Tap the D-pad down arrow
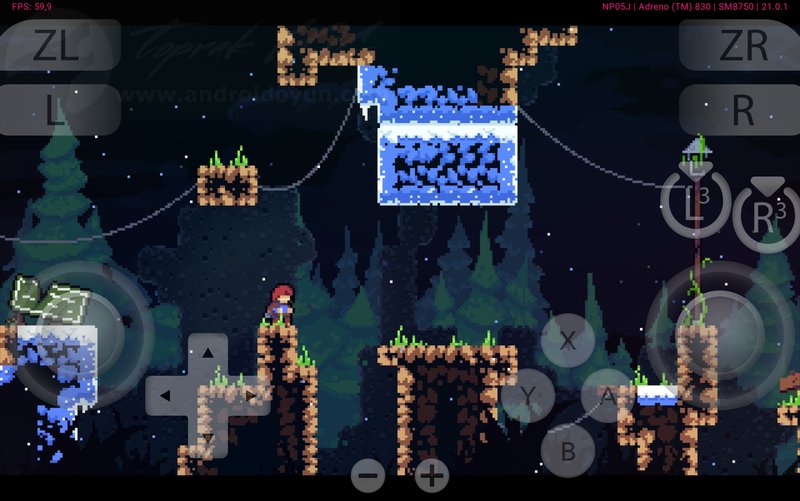Screen dimensions: 800x501 (x=207, y=438)
